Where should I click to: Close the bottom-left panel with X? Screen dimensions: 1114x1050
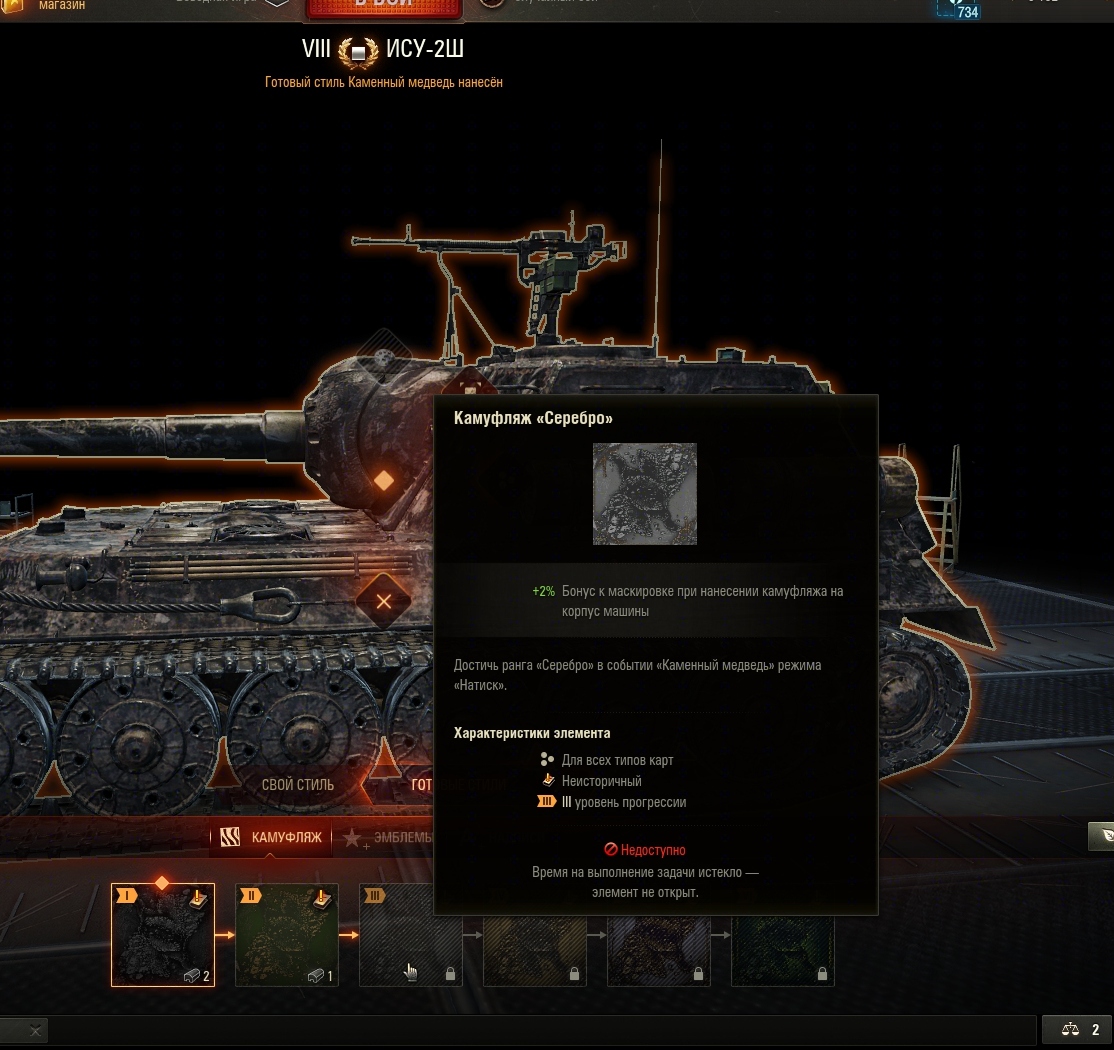click(x=35, y=1030)
